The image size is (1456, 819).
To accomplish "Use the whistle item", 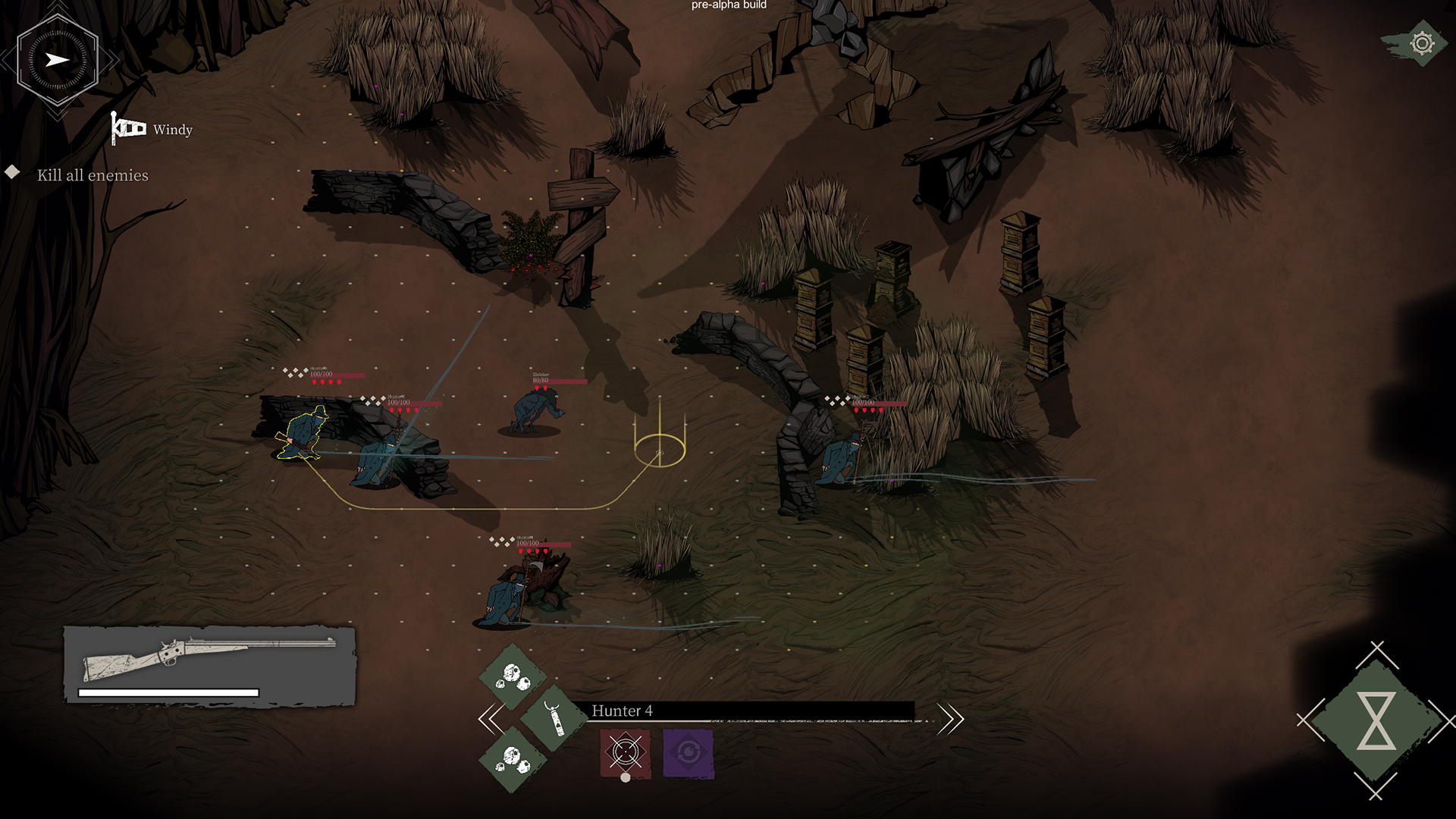I will pos(554,718).
